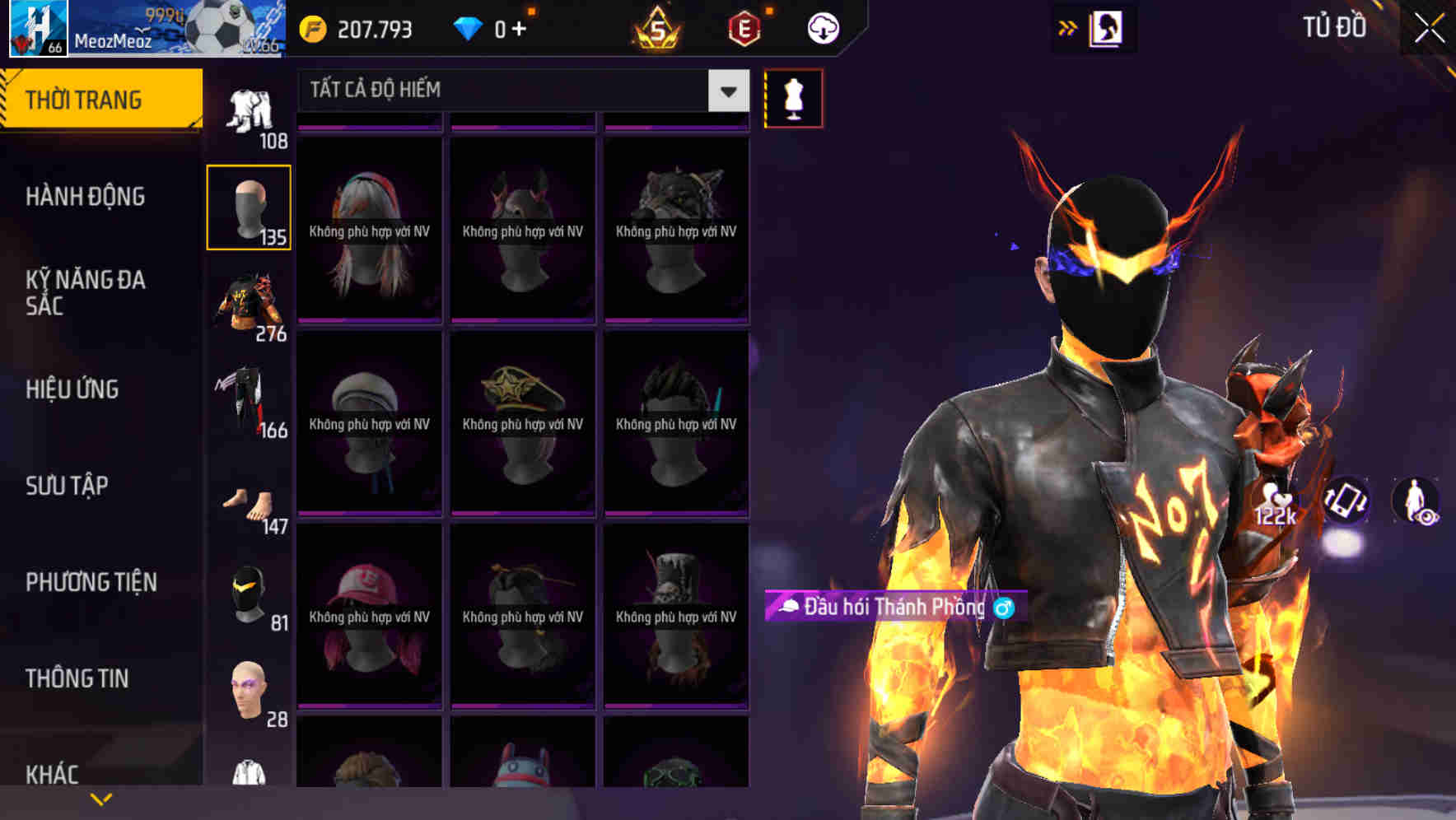Switch to the HÀNH ĐỘNG tab
The height and width of the screenshot is (820, 1456).
coord(86,196)
